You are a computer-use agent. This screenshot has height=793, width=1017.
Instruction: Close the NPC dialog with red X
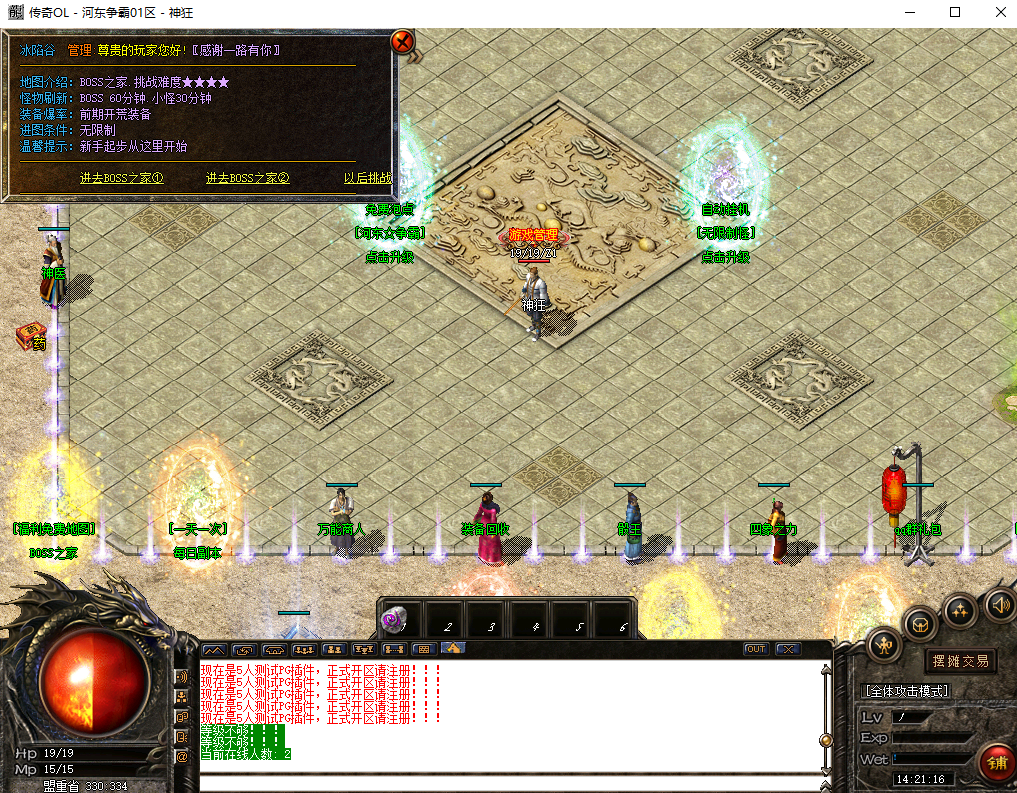[402, 42]
